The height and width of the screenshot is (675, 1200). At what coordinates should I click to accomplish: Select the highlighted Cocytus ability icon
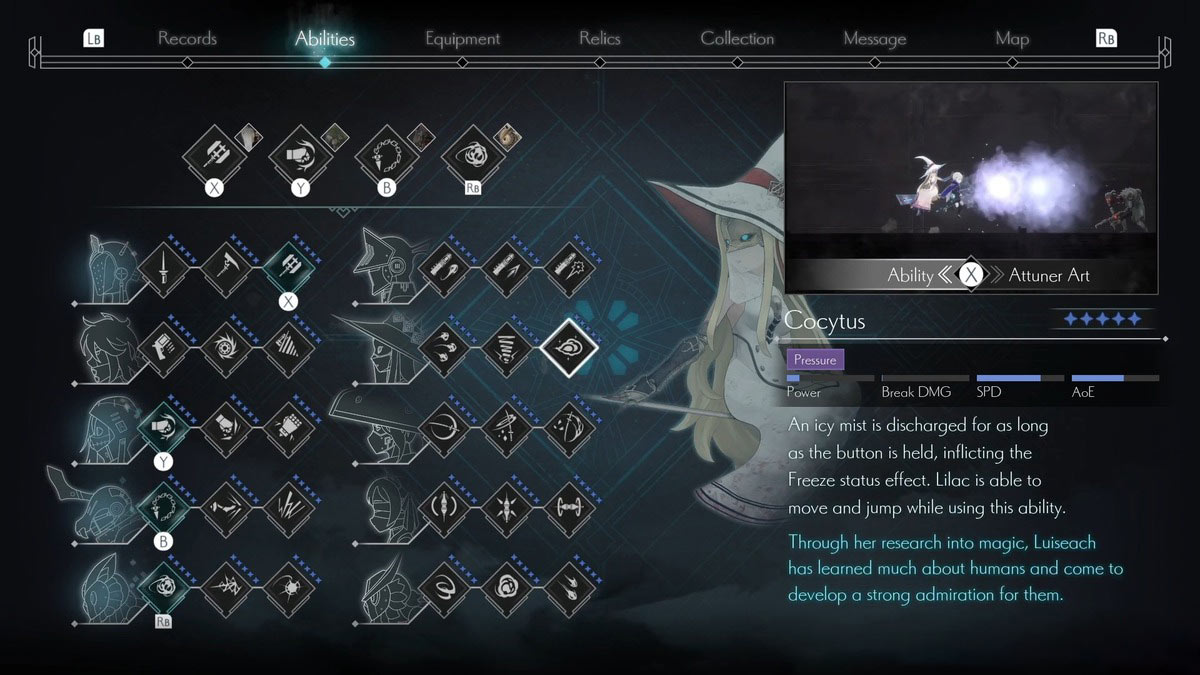(569, 347)
